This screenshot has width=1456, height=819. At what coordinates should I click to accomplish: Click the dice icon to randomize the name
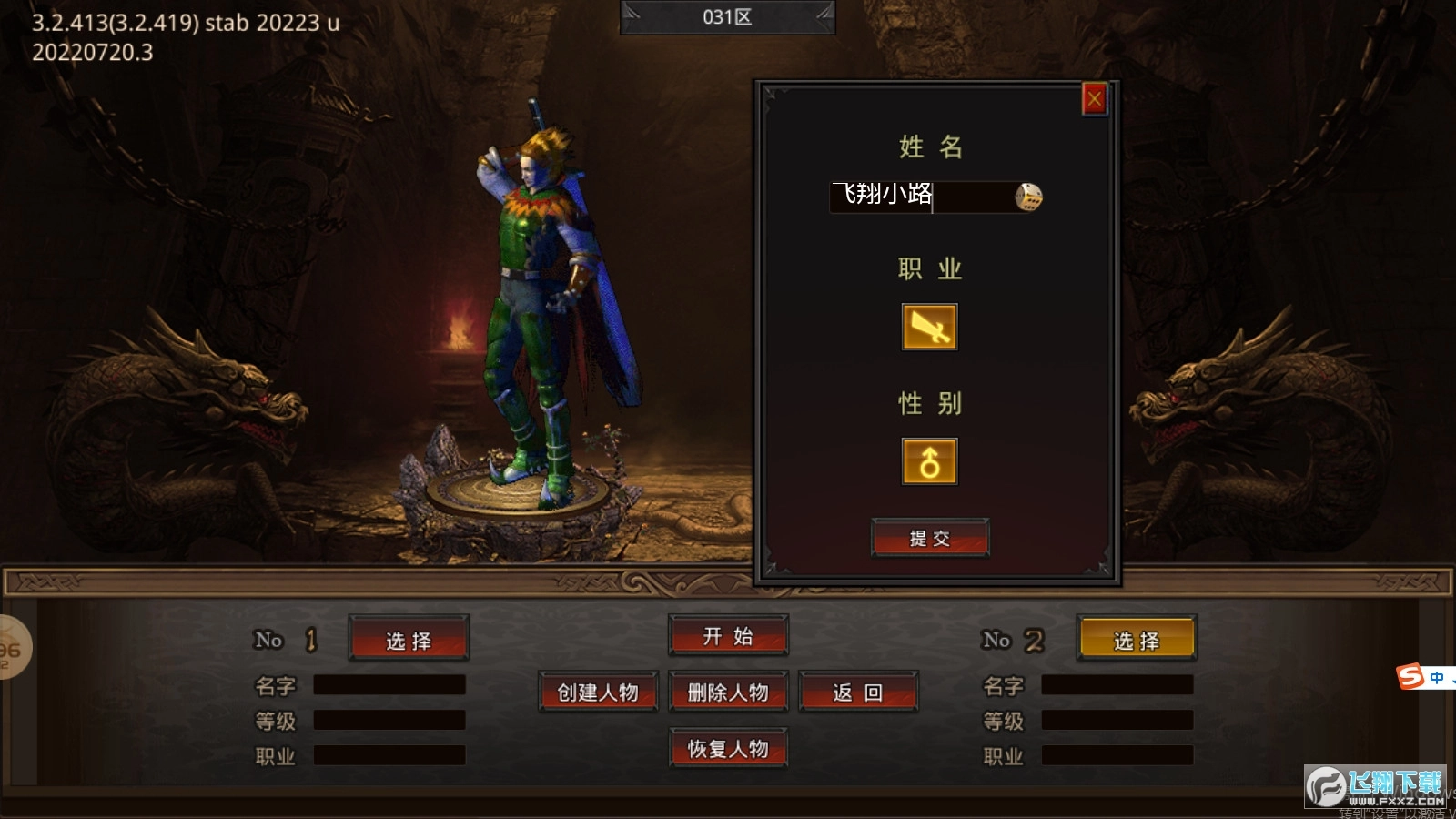[x=1029, y=198]
